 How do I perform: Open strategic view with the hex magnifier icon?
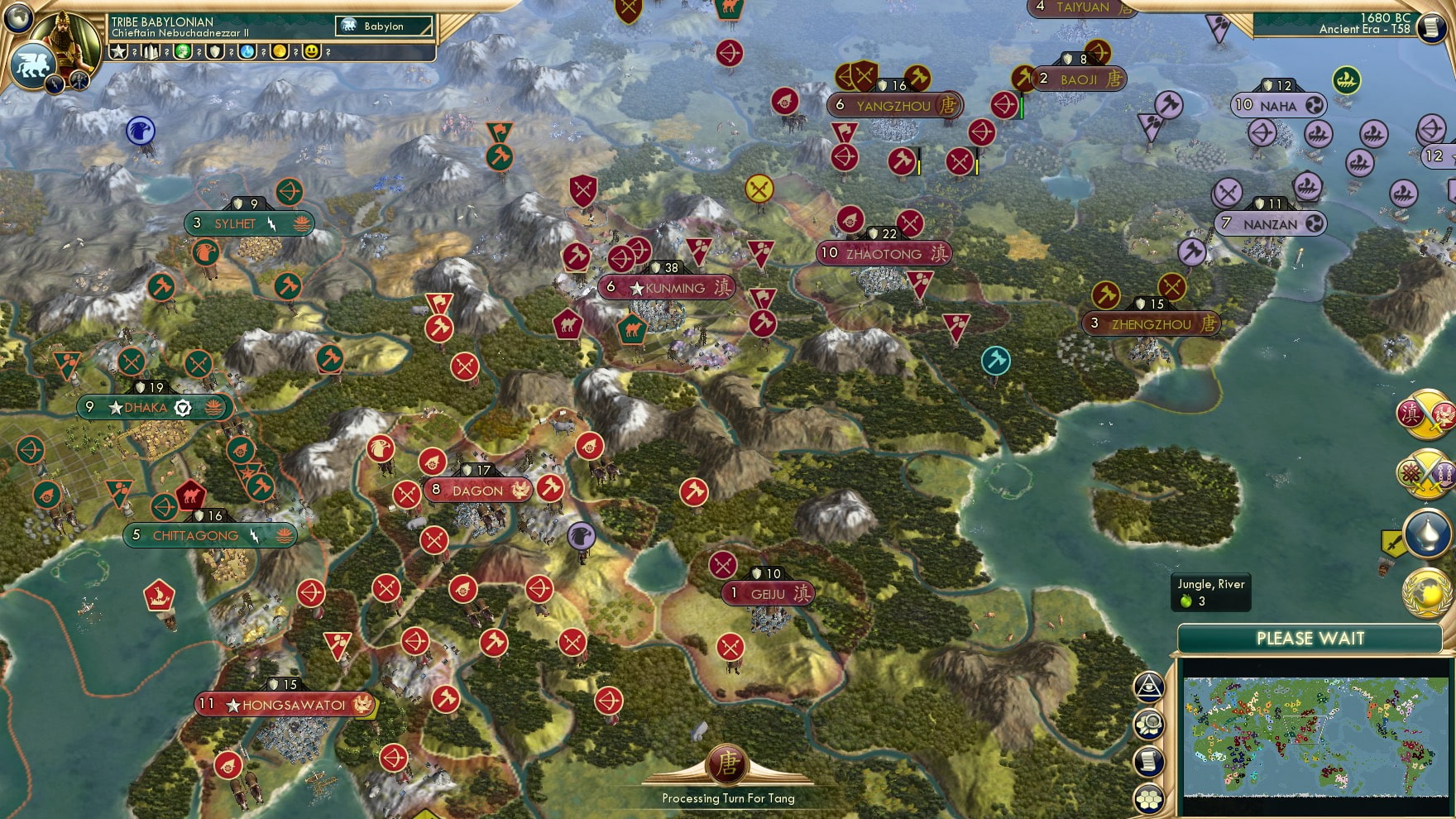(1148, 724)
